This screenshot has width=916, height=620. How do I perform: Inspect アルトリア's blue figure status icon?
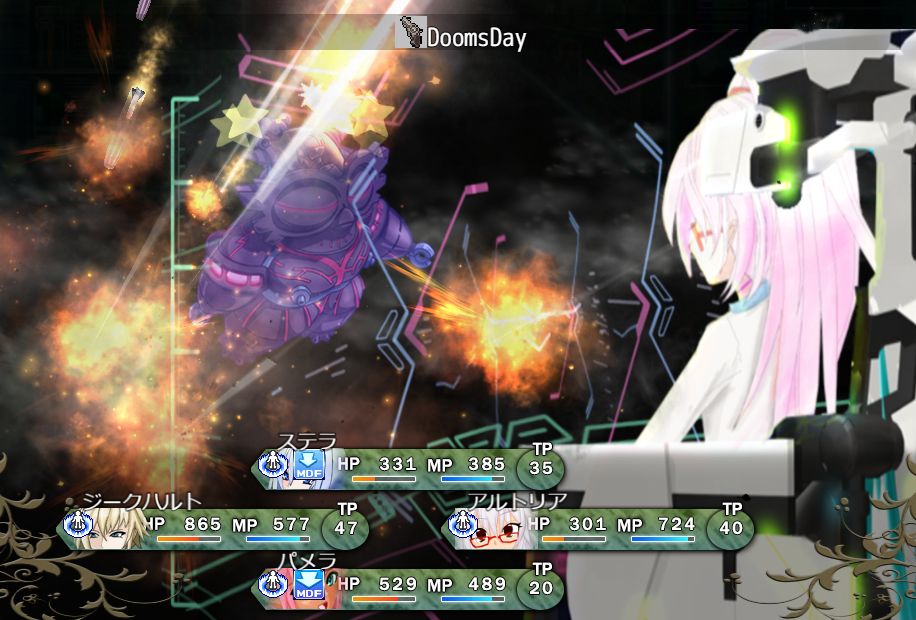[x=462, y=523]
